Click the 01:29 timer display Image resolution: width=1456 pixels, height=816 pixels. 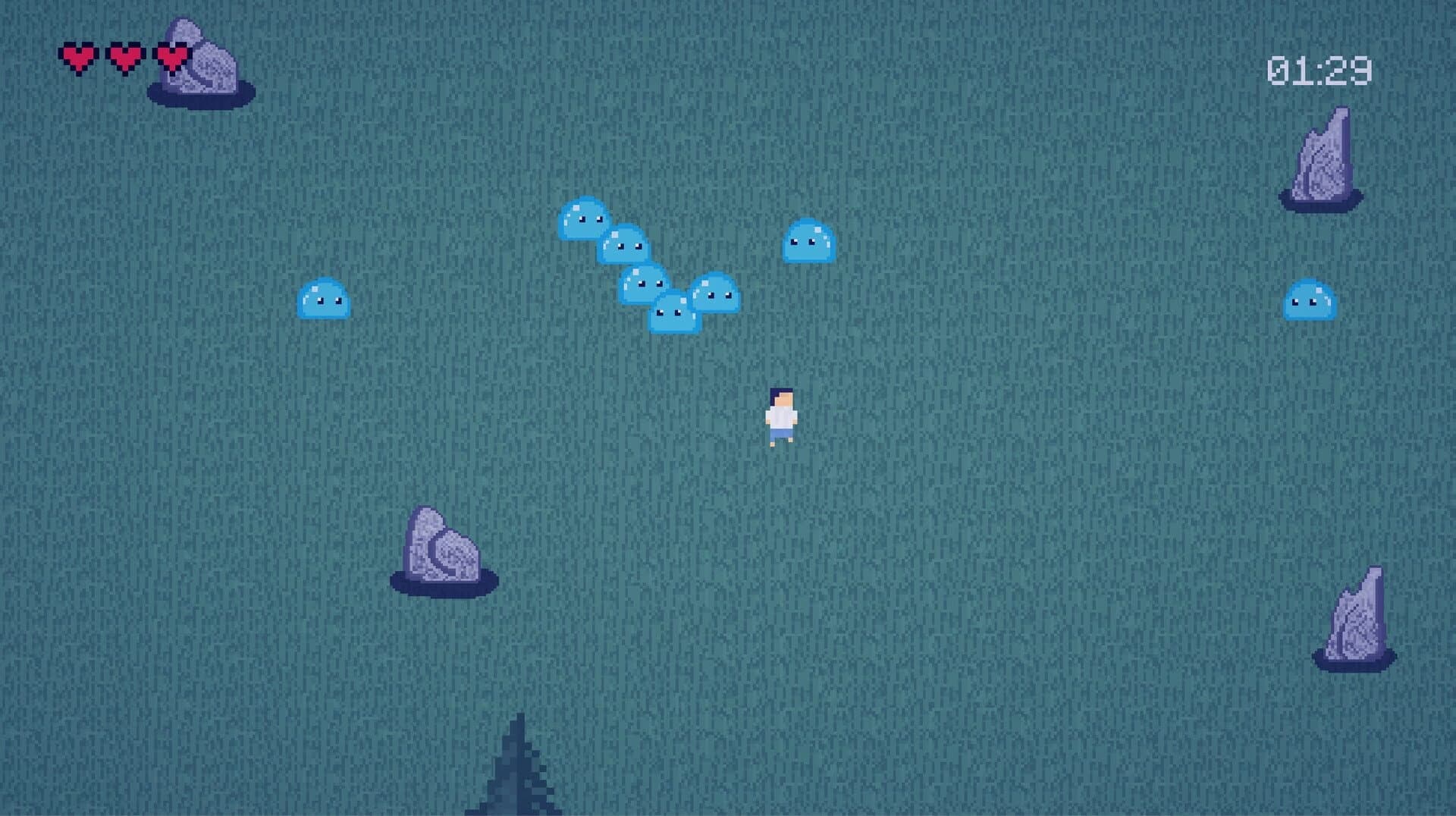pyautogui.click(x=1319, y=68)
